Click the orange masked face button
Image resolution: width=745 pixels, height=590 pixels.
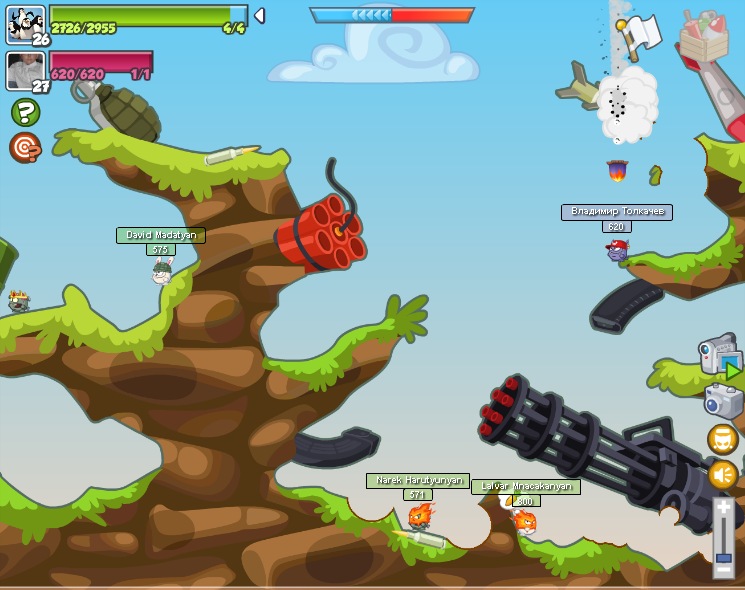[722, 439]
